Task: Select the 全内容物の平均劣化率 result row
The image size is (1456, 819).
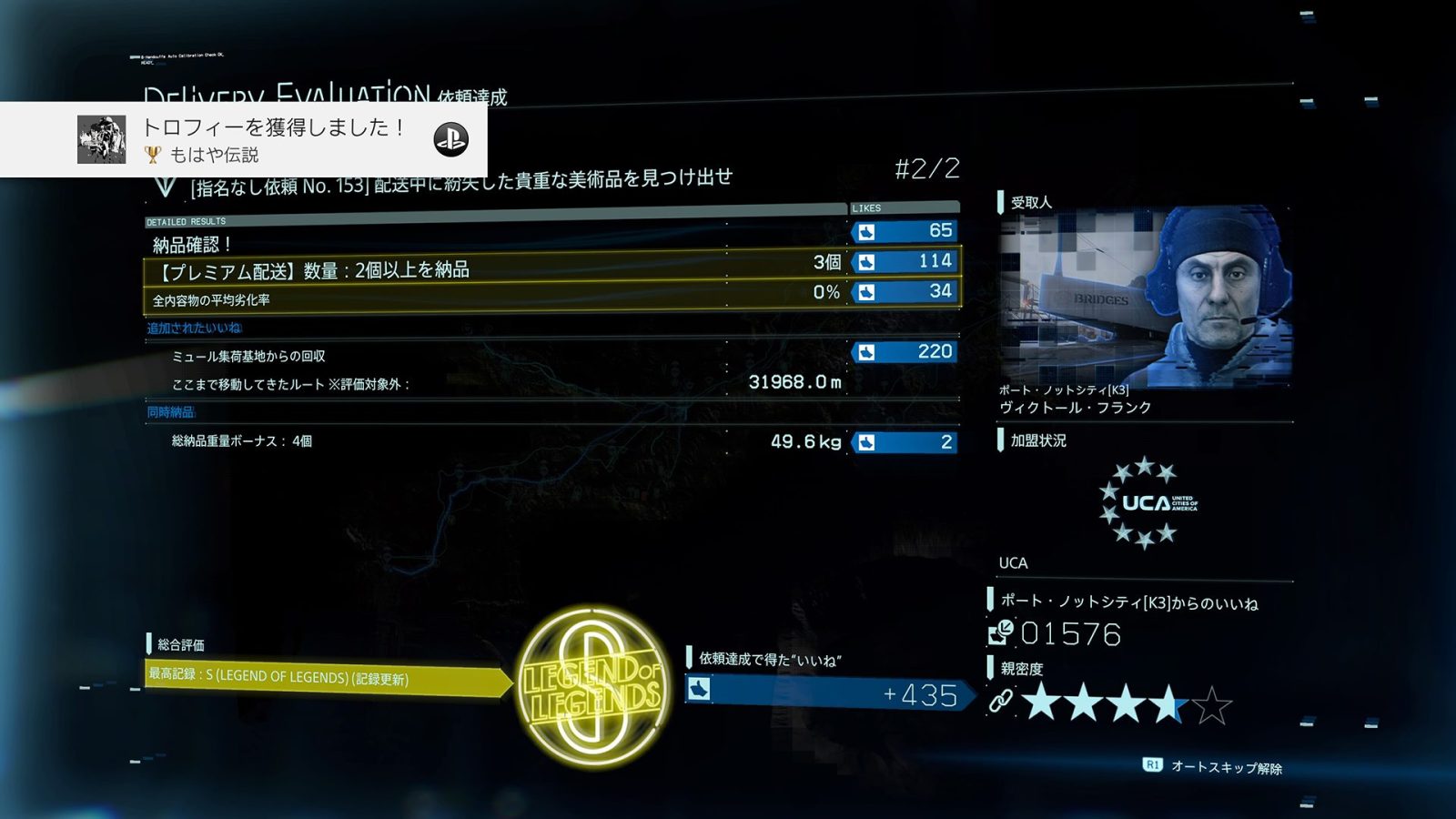Action: pyautogui.click(x=551, y=297)
